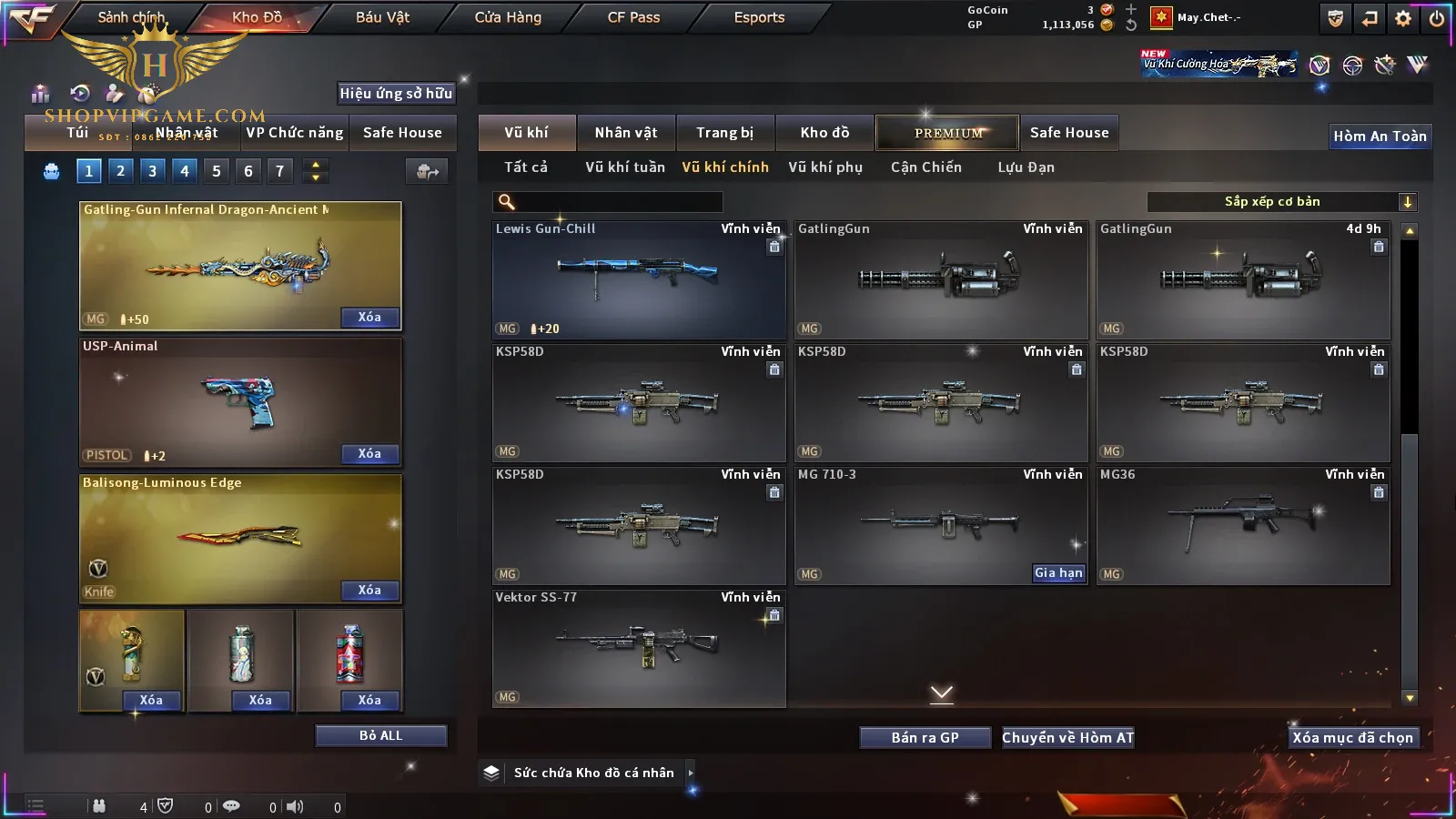This screenshot has width=1456, height=819.
Task: Open the Cửa Hàng shop menu
Action: point(508,17)
